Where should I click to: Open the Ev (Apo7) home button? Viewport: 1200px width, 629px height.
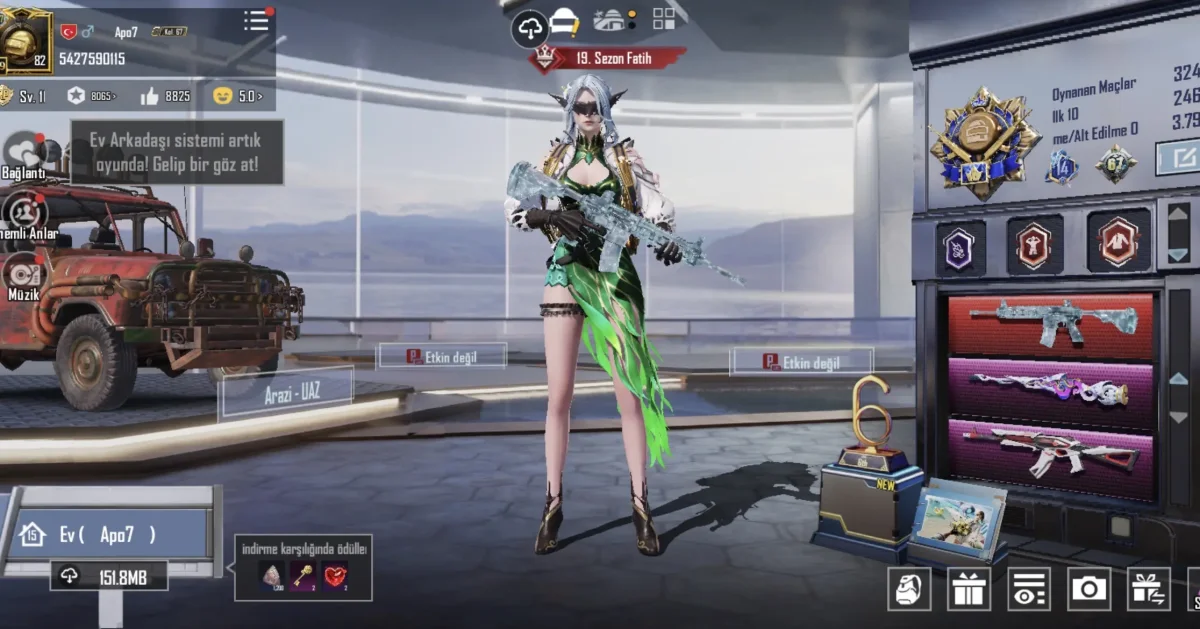[108, 534]
